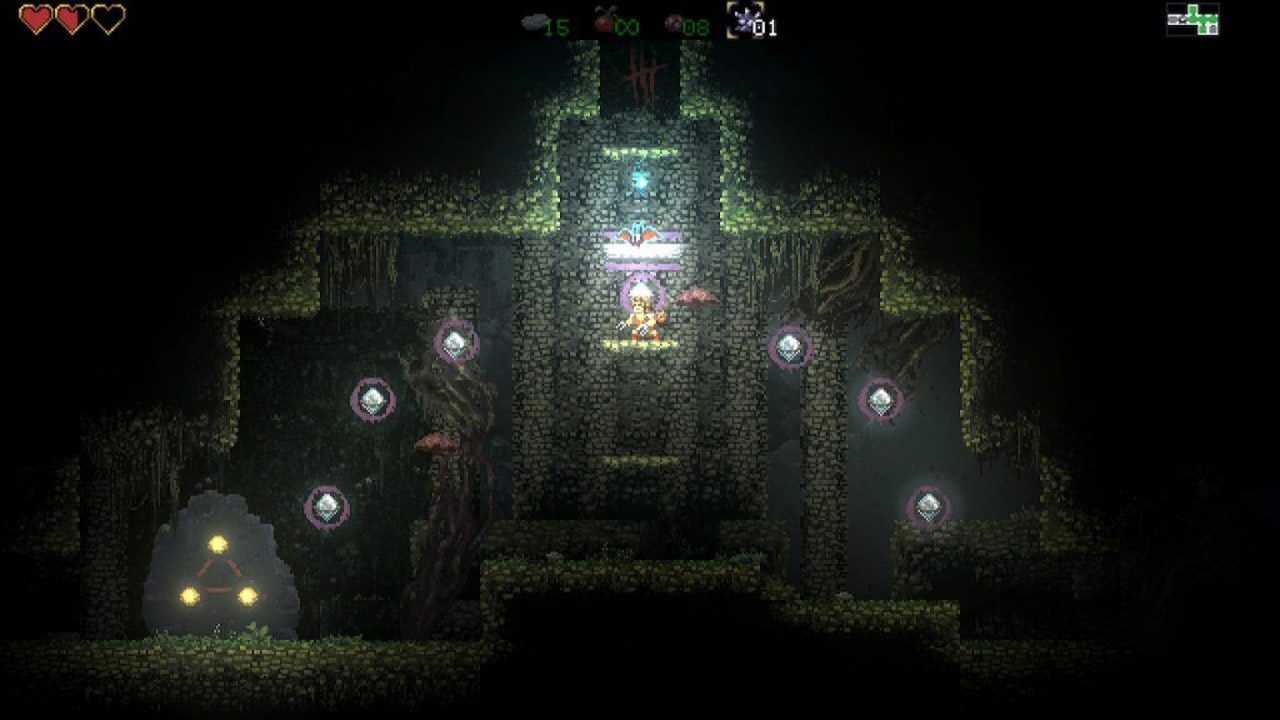The height and width of the screenshot is (720, 1280).
Task: Open the green room minimap
Action: [1192, 20]
